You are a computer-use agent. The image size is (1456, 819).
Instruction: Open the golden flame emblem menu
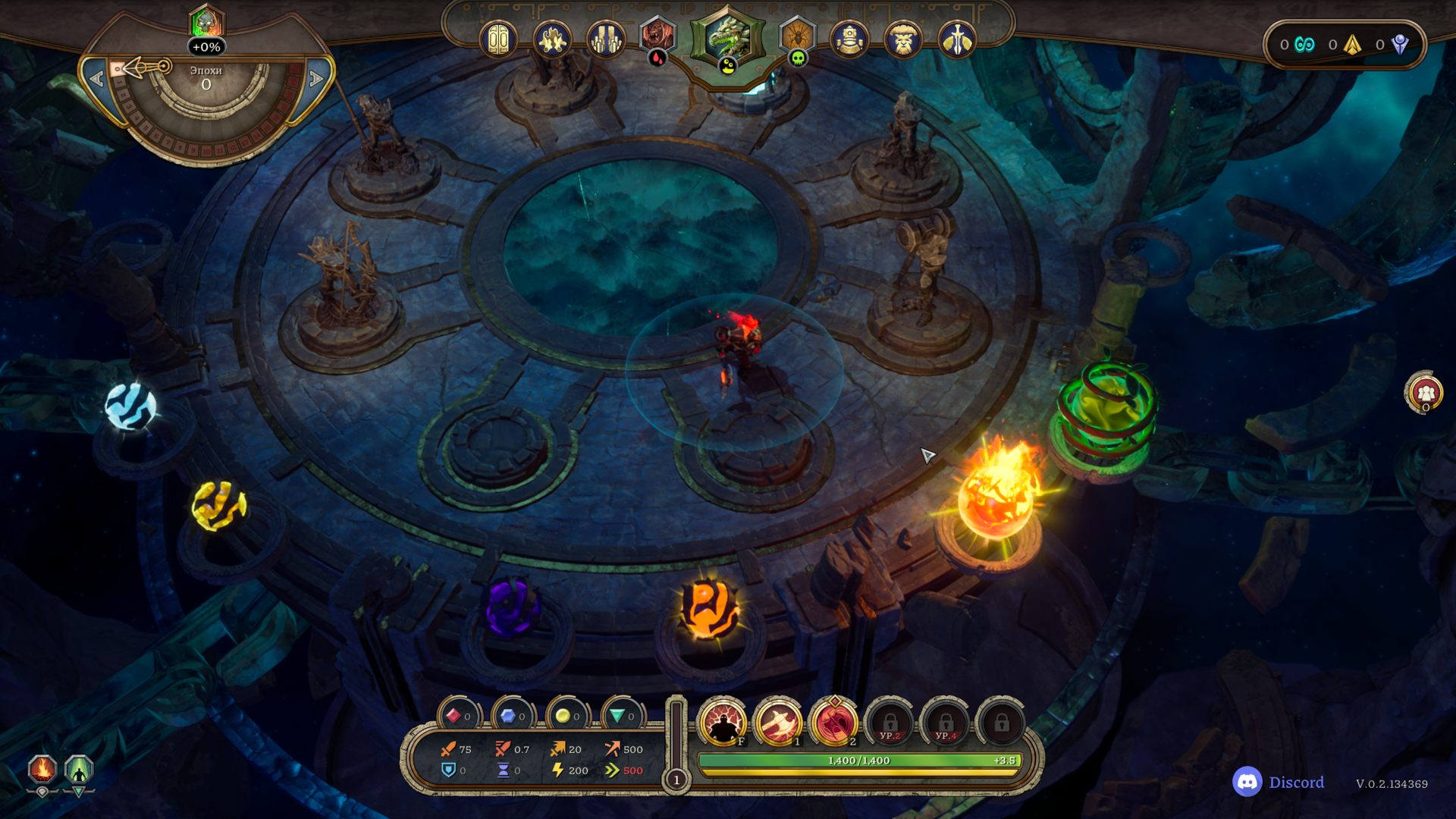[x=552, y=39]
